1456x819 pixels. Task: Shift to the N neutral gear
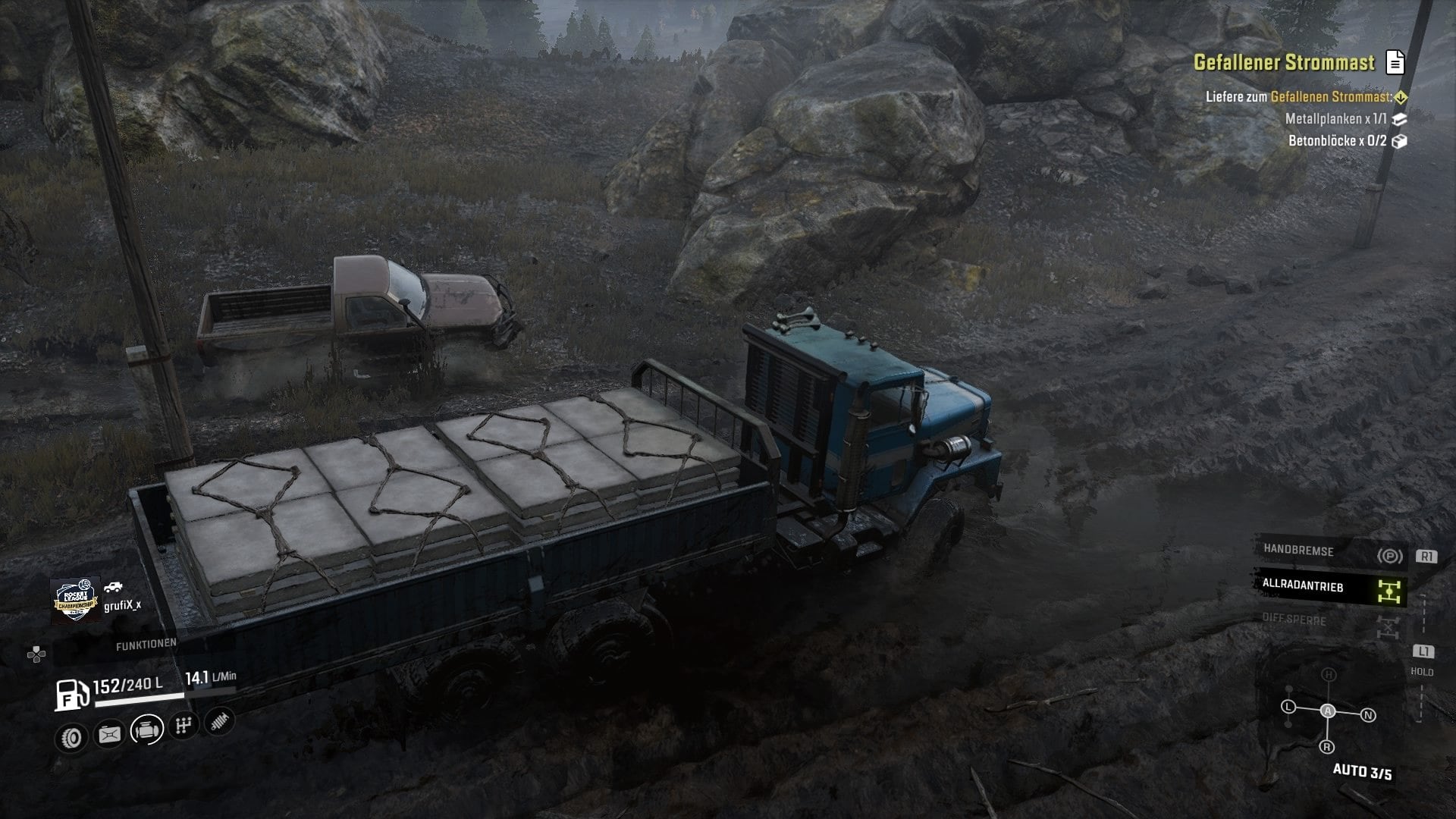tap(1368, 715)
